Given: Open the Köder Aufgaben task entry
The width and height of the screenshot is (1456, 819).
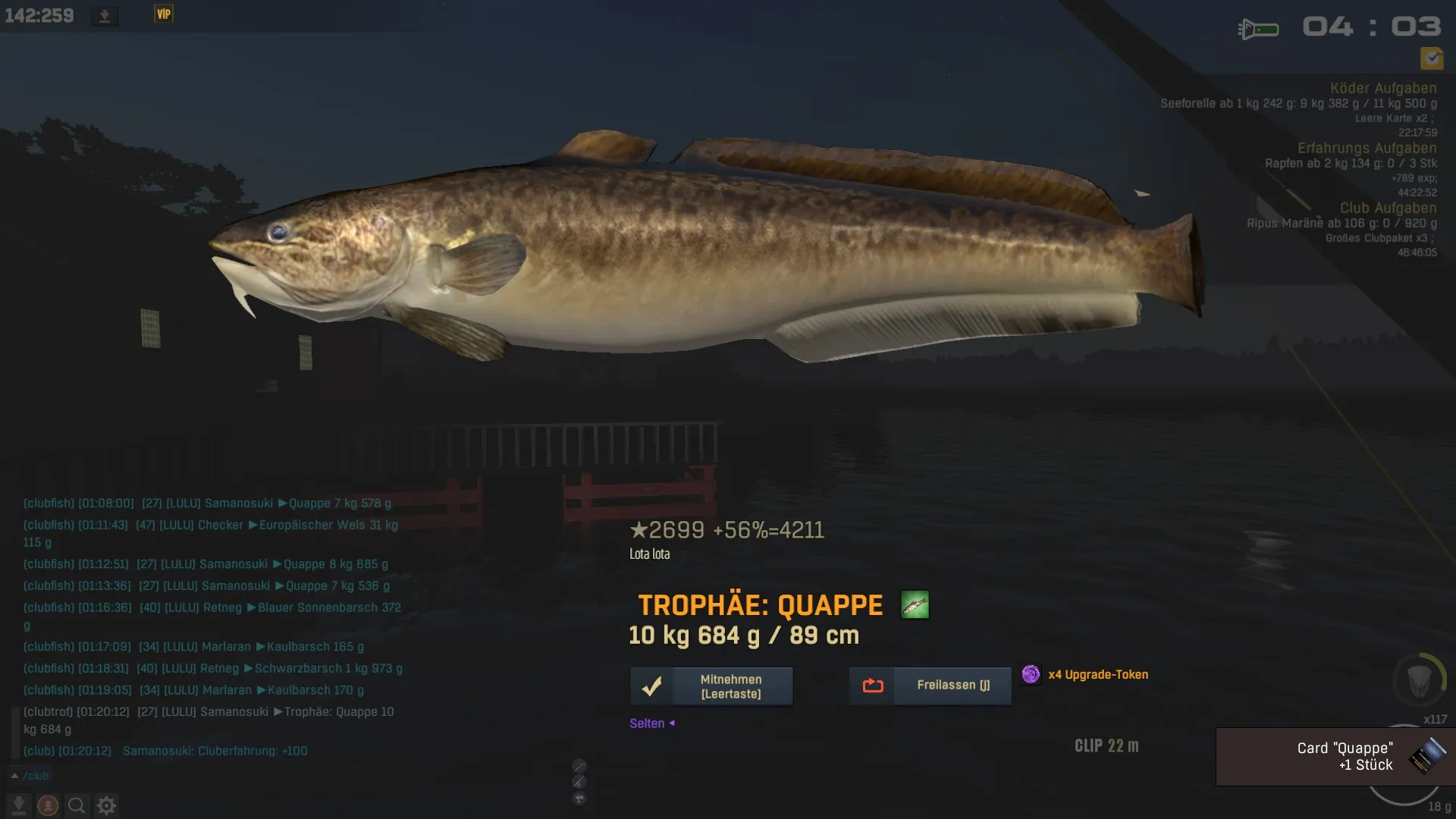Looking at the screenshot, I should (1382, 88).
